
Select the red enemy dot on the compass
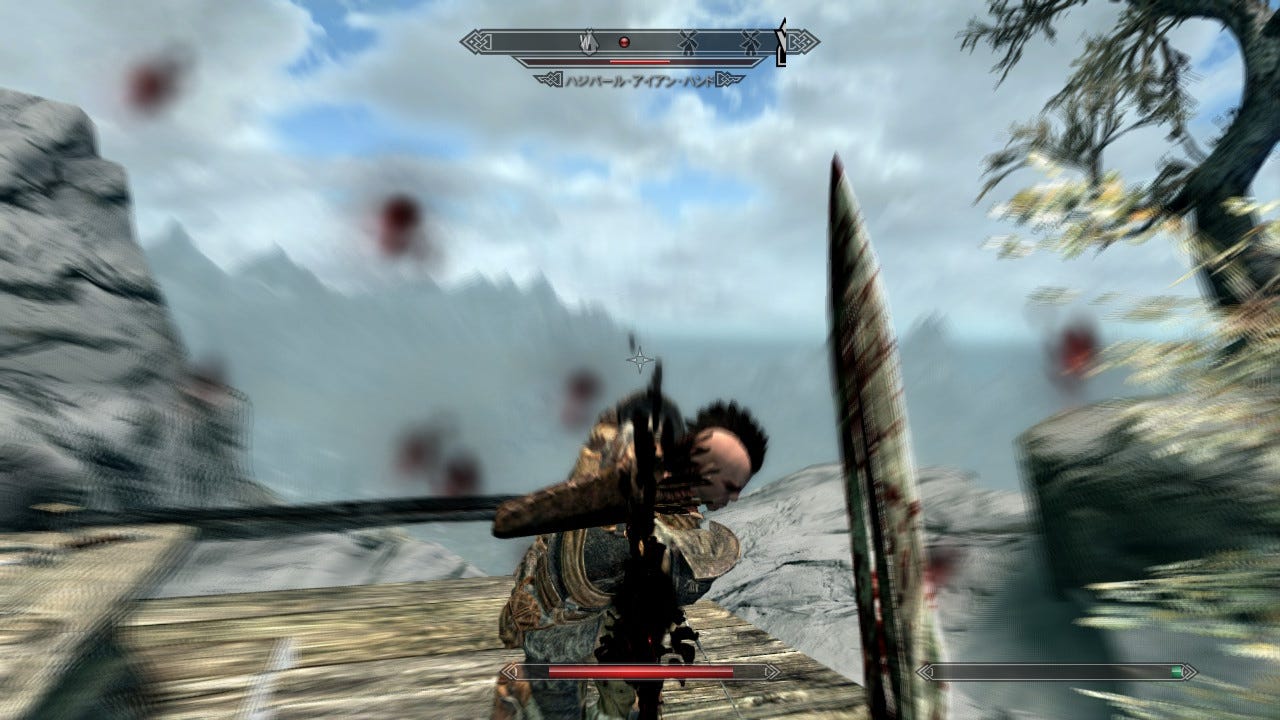coord(624,42)
